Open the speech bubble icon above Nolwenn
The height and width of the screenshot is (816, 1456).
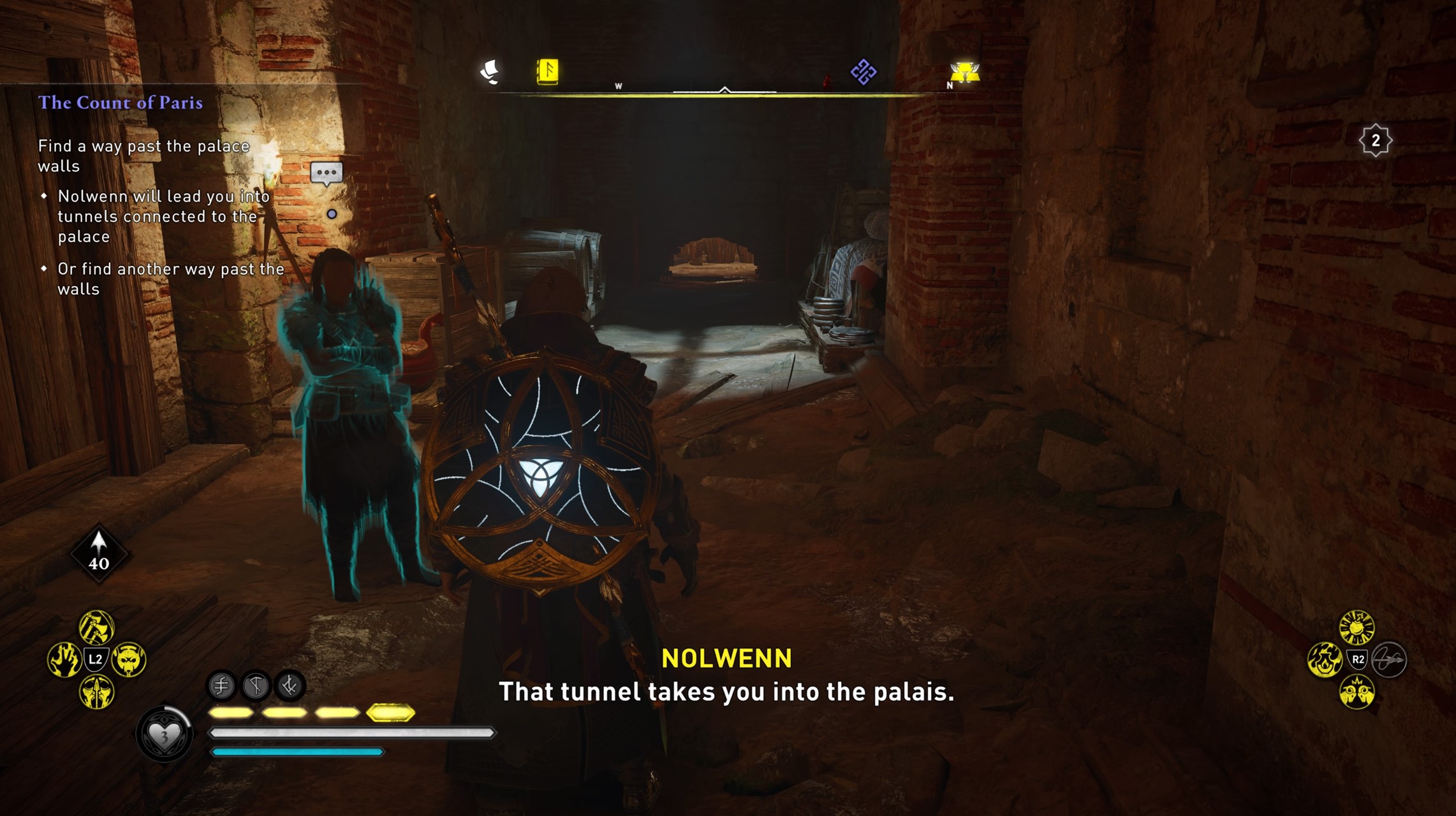327,173
